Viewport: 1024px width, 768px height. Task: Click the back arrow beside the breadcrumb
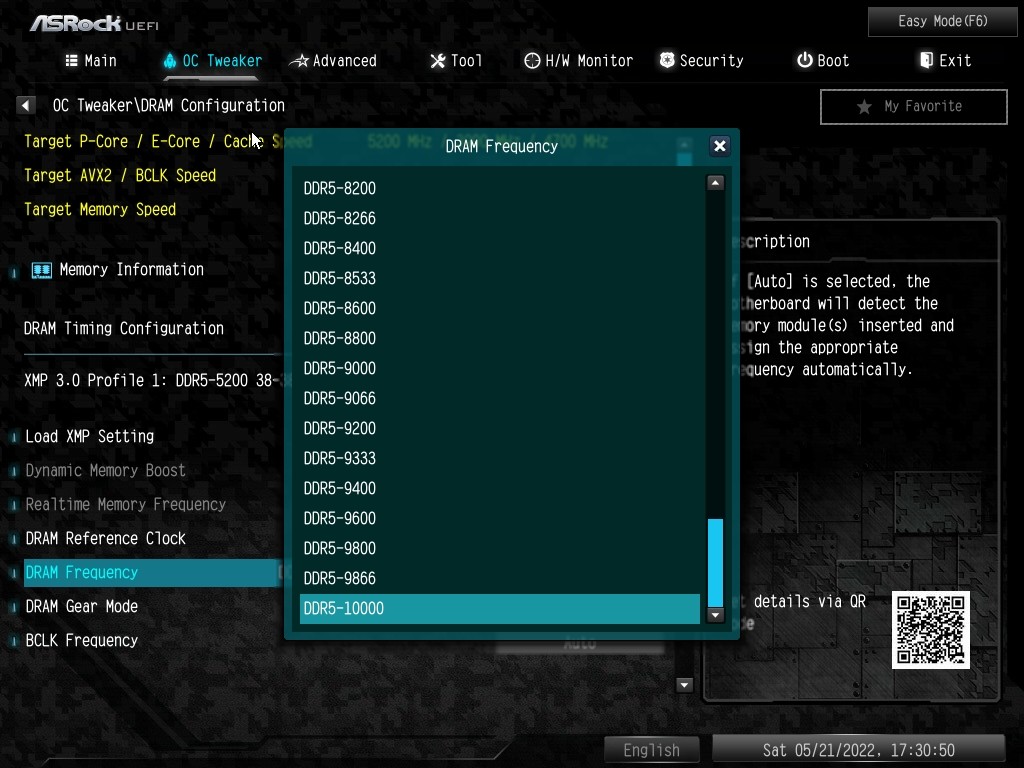[x=26, y=105]
